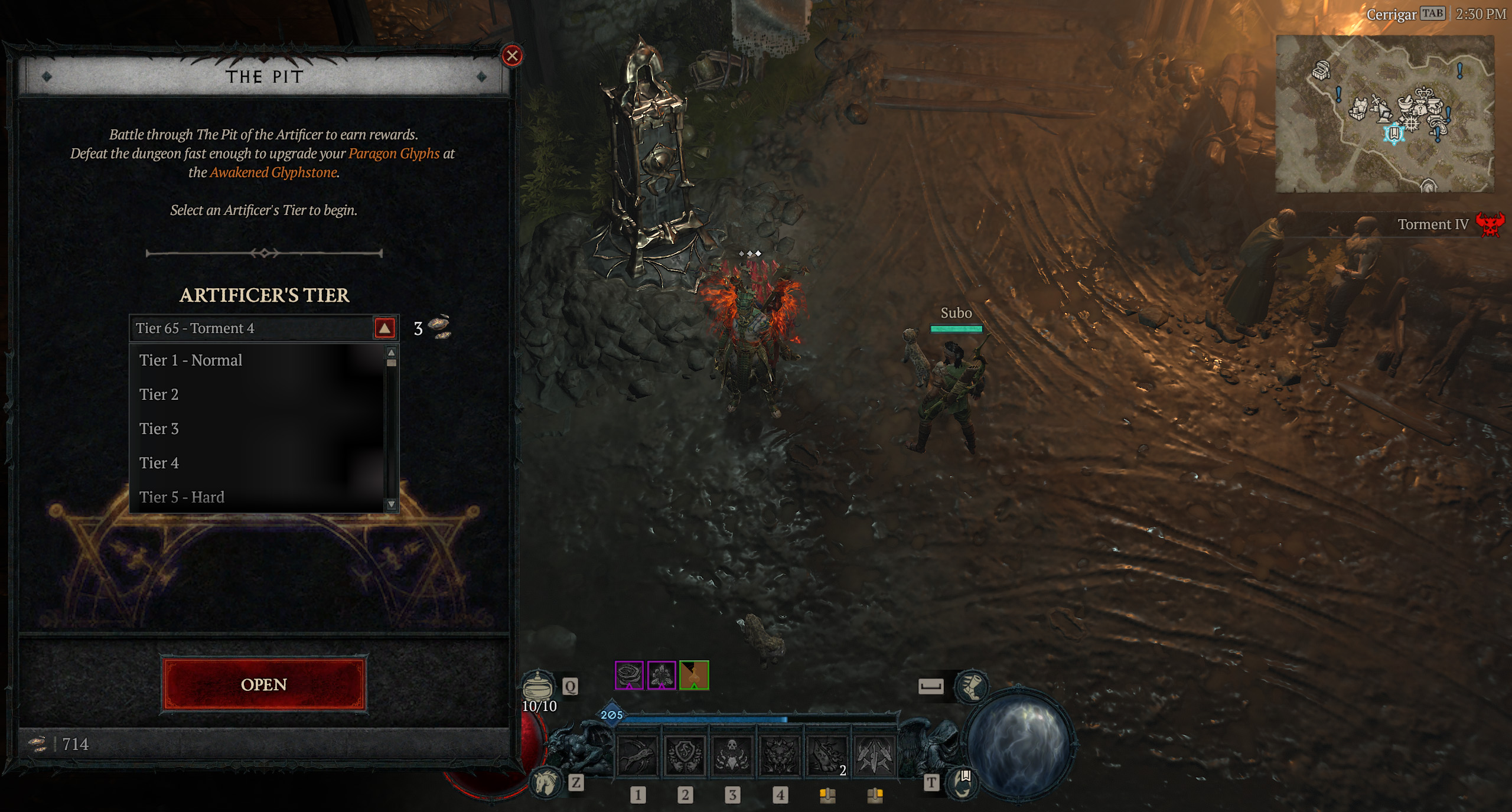Click the tier list scroll-up arrow
1512x812 pixels.
coord(391,352)
